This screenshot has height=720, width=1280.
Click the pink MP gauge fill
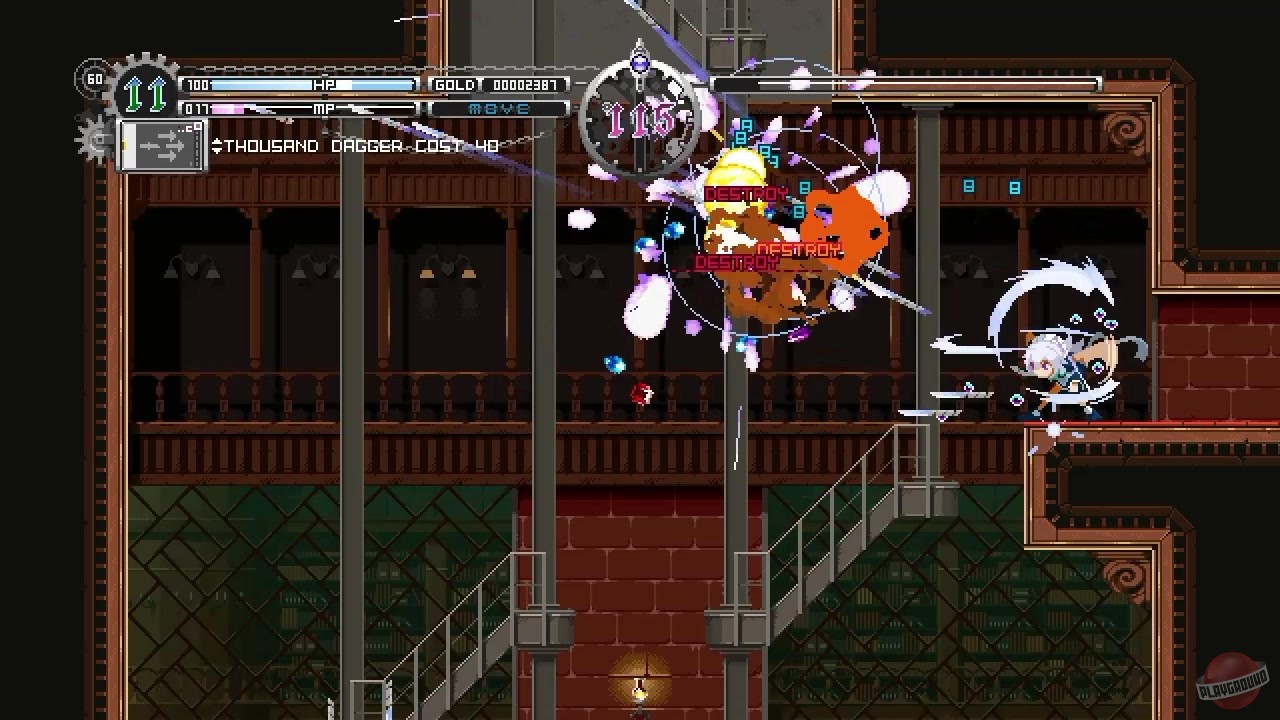[x=230, y=108]
